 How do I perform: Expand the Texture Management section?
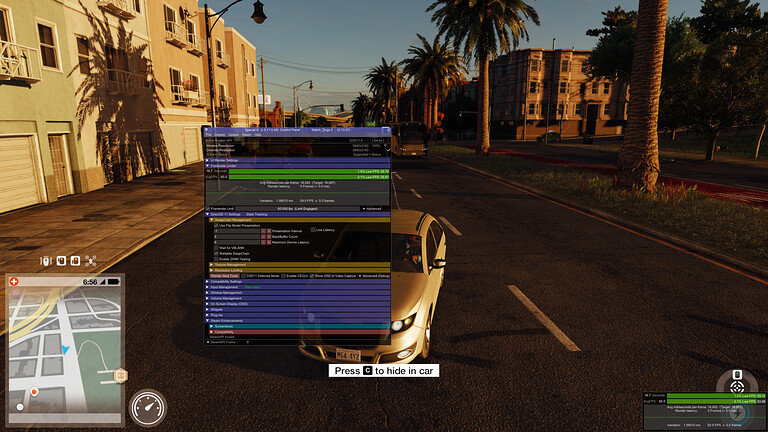tap(230, 265)
